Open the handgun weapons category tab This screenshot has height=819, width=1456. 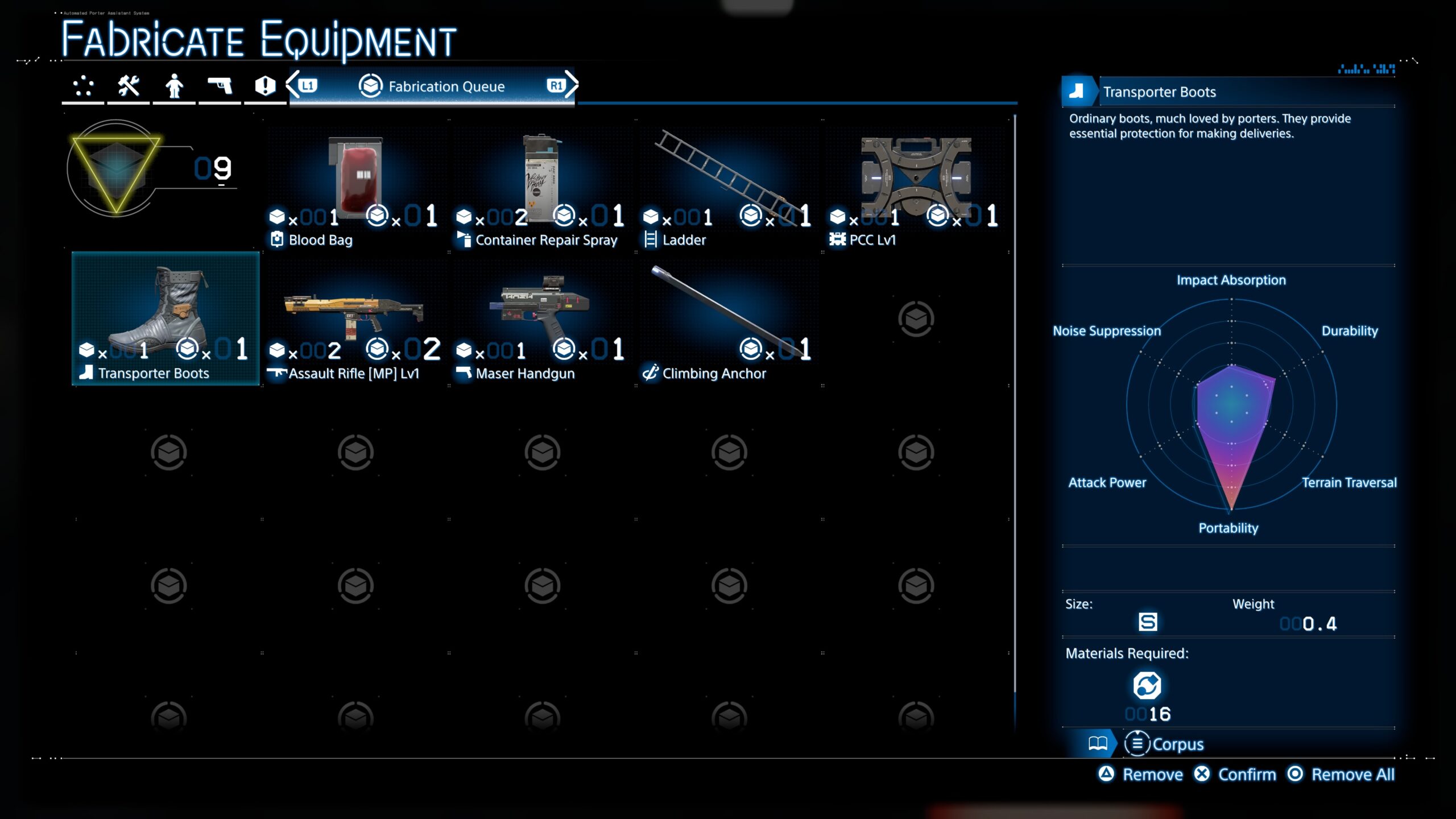pos(220,86)
